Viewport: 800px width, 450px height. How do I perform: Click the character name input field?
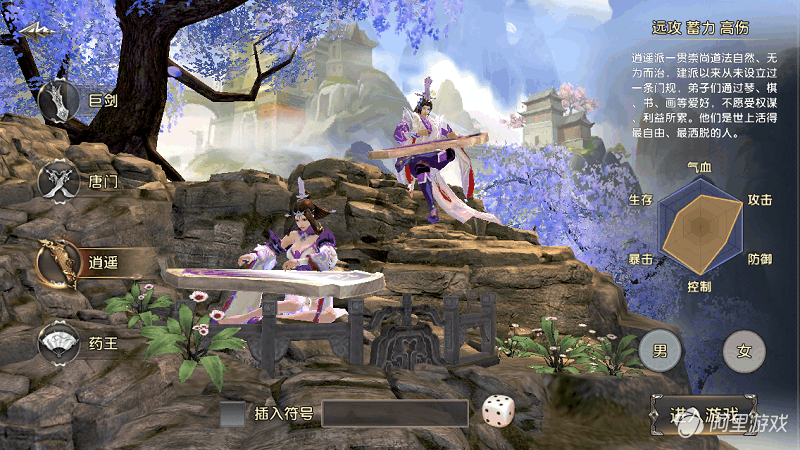click(x=394, y=413)
